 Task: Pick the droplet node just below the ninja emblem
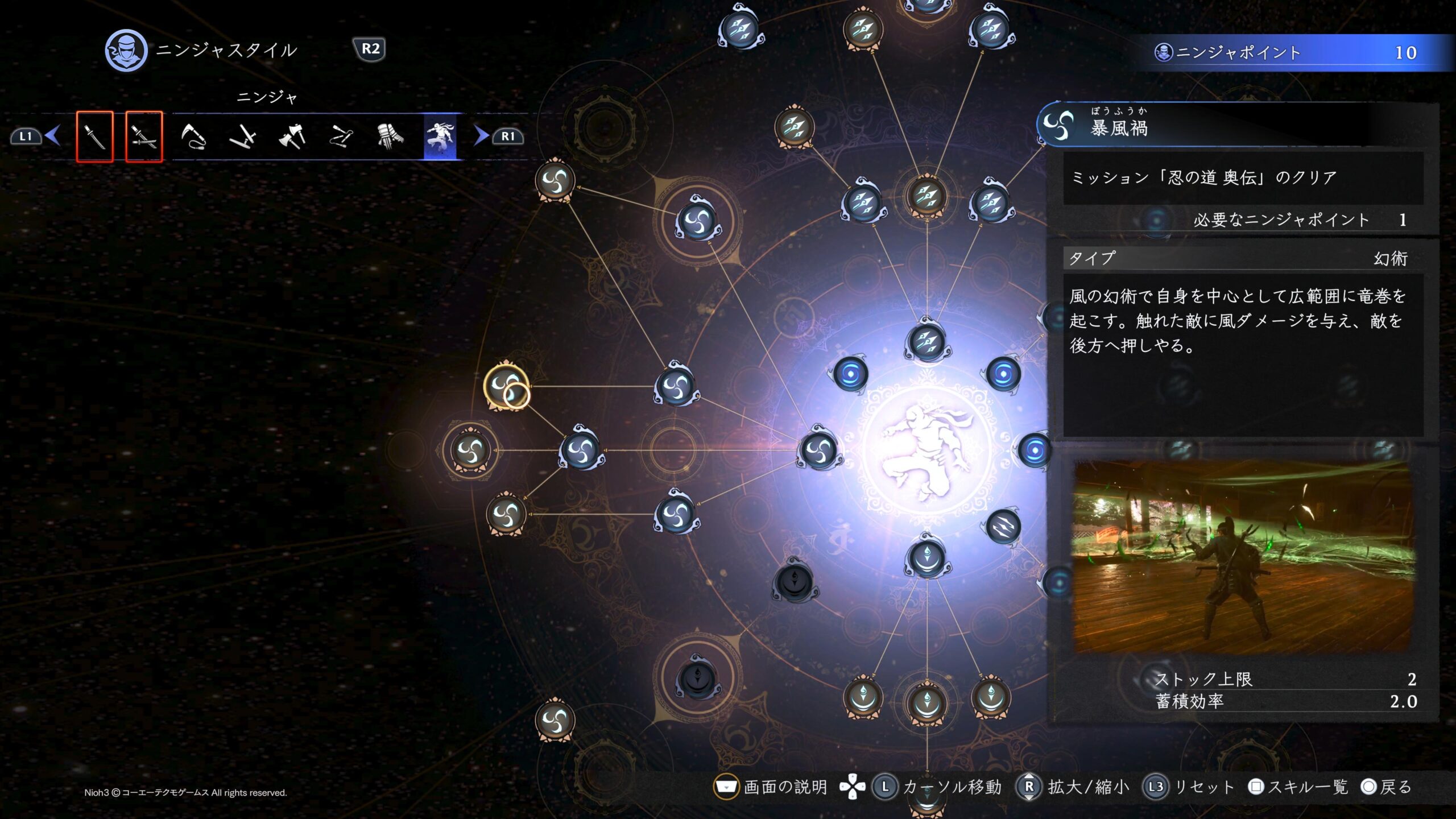tap(926, 558)
